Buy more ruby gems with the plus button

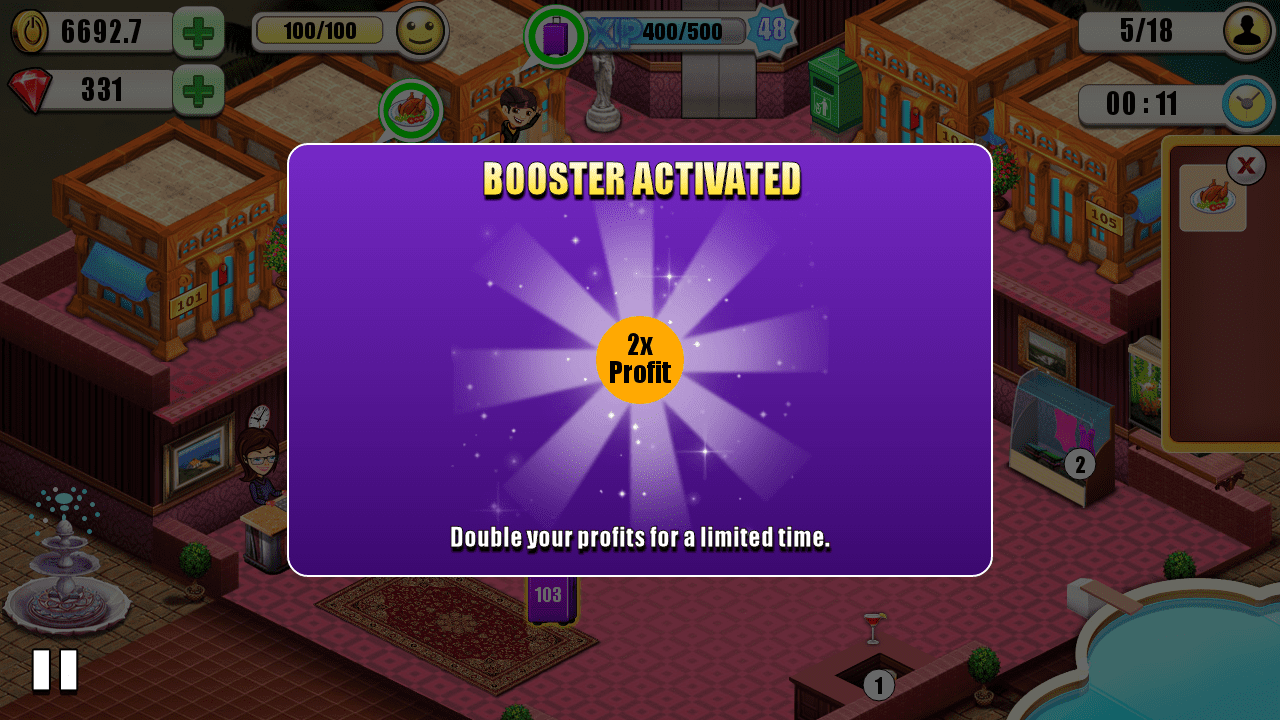click(198, 91)
